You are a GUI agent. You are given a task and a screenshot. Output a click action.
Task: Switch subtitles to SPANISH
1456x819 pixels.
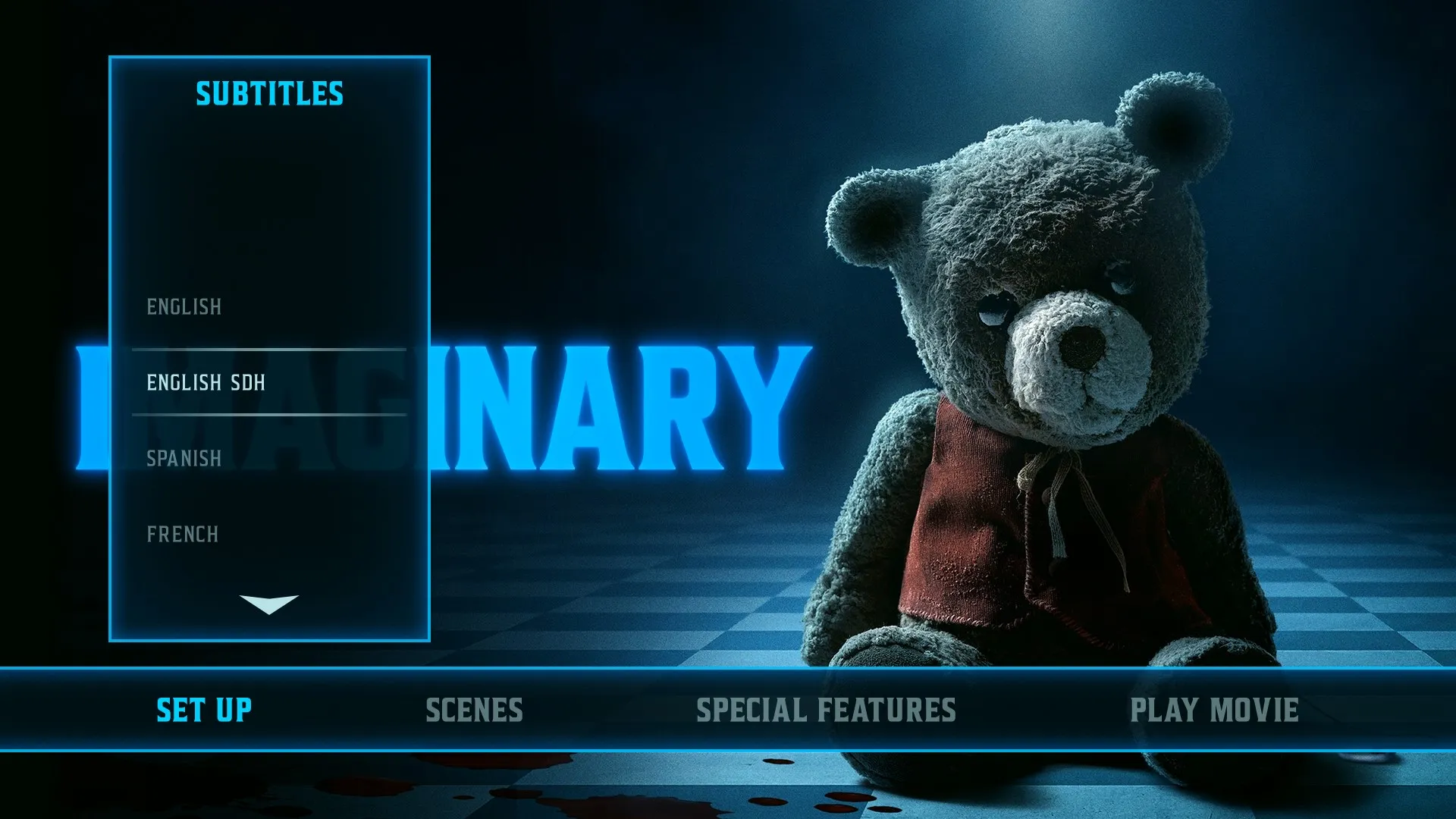tap(184, 458)
